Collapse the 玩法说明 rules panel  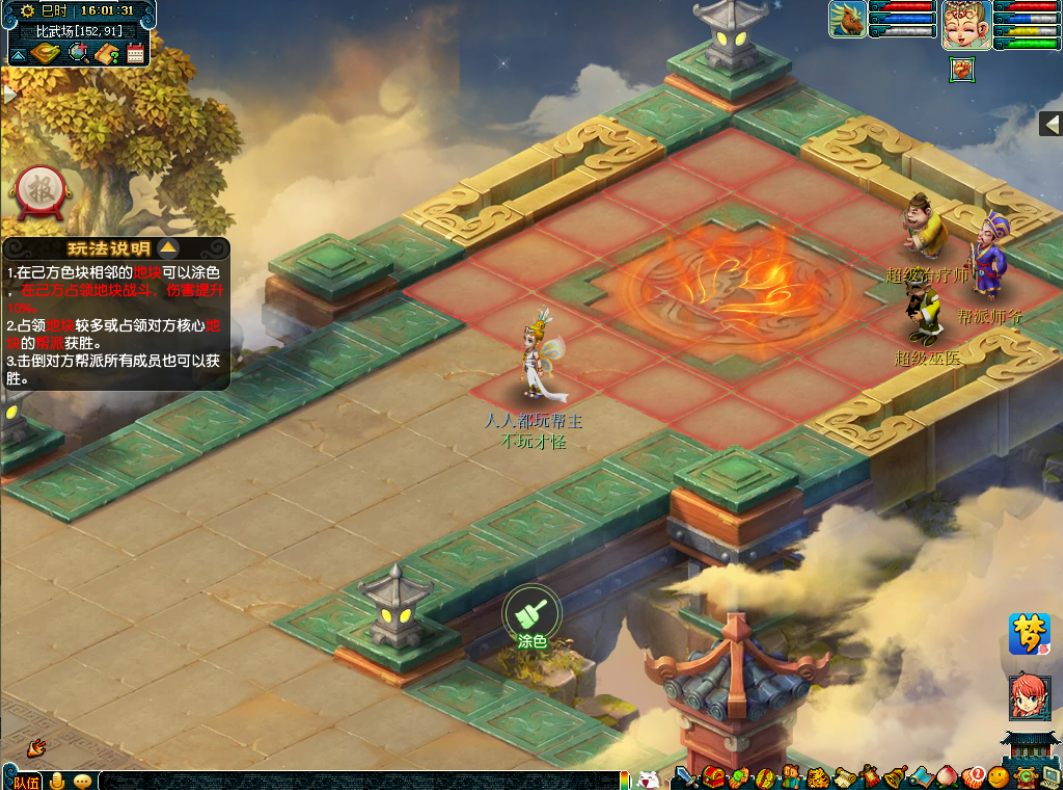(x=168, y=248)
